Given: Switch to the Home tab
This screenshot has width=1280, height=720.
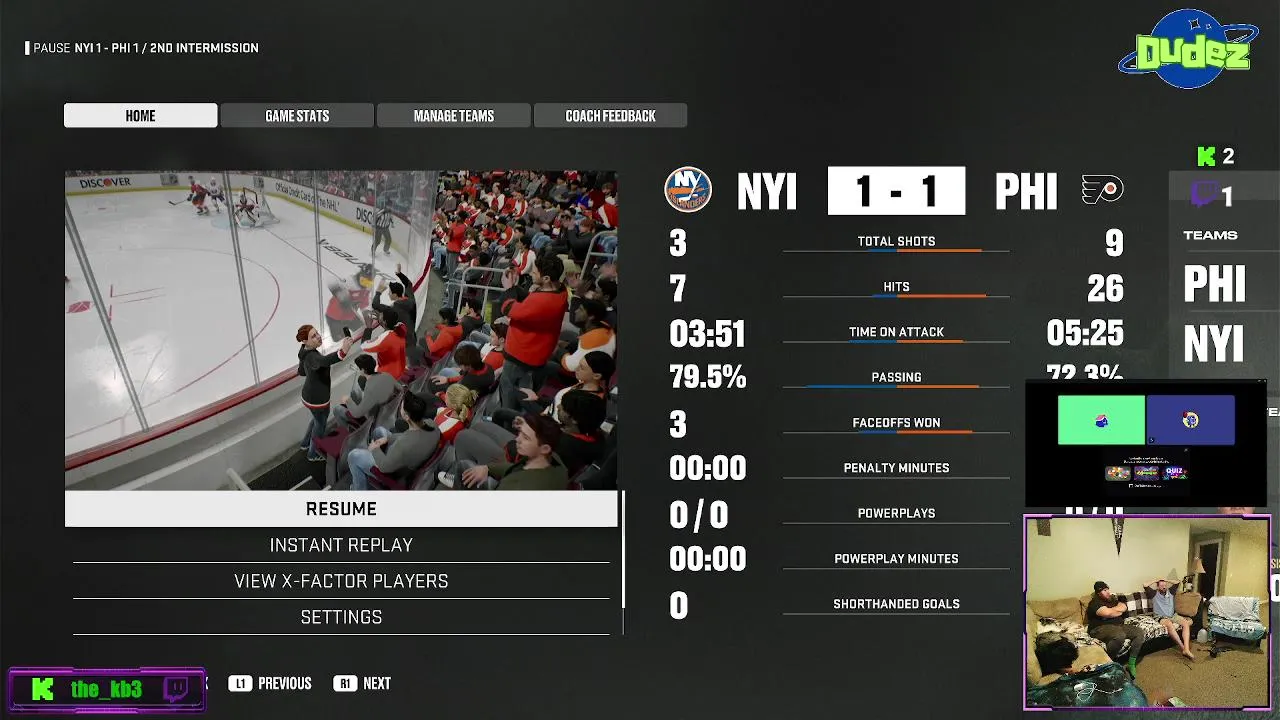Looking at the screenshot, I should pyautogui.click(x=140, y=116).
